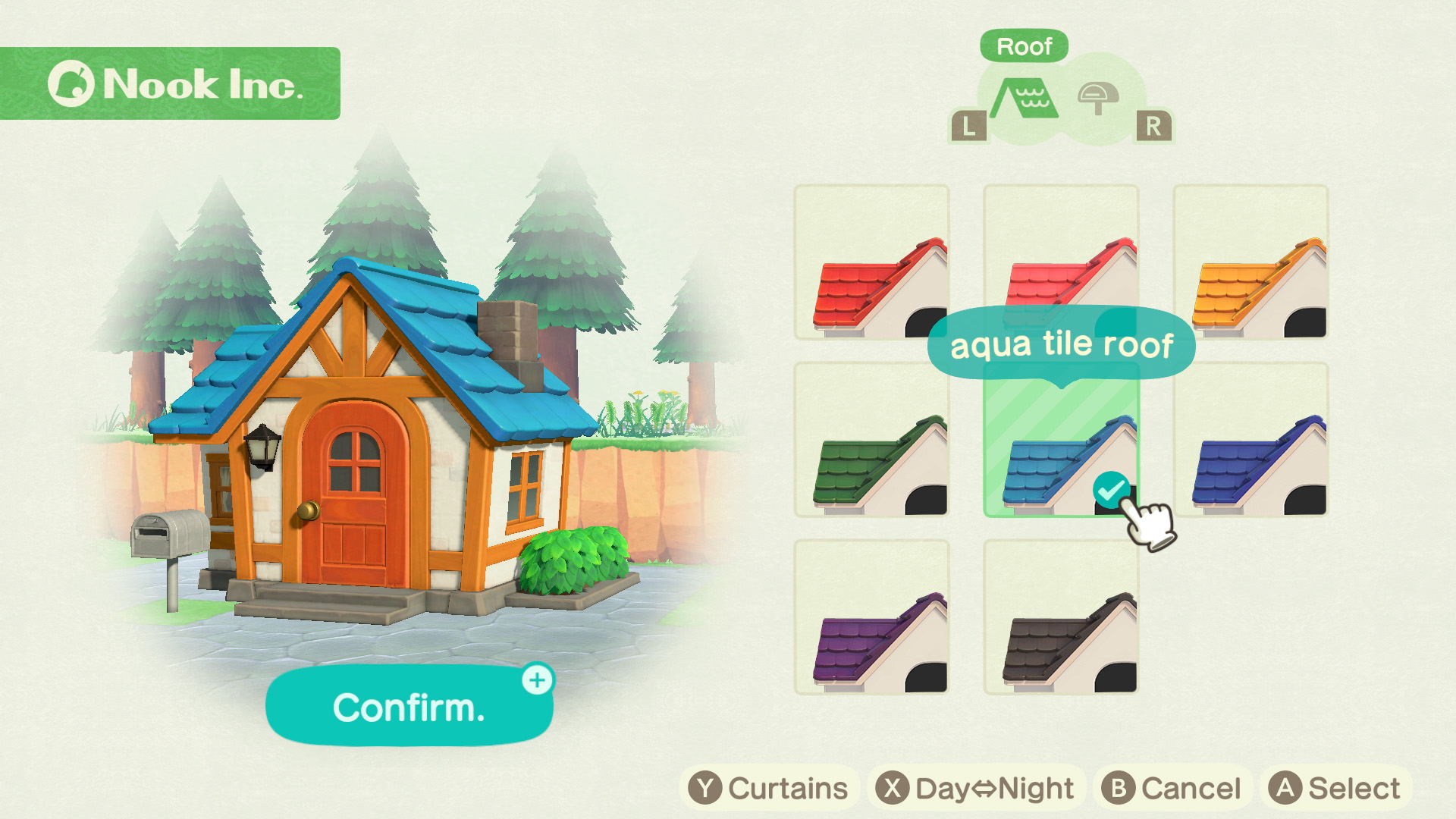This screenshot has width=1456, height=819.
Task: Choose the purple tile roof option
Action: click(x=871, y=617)
